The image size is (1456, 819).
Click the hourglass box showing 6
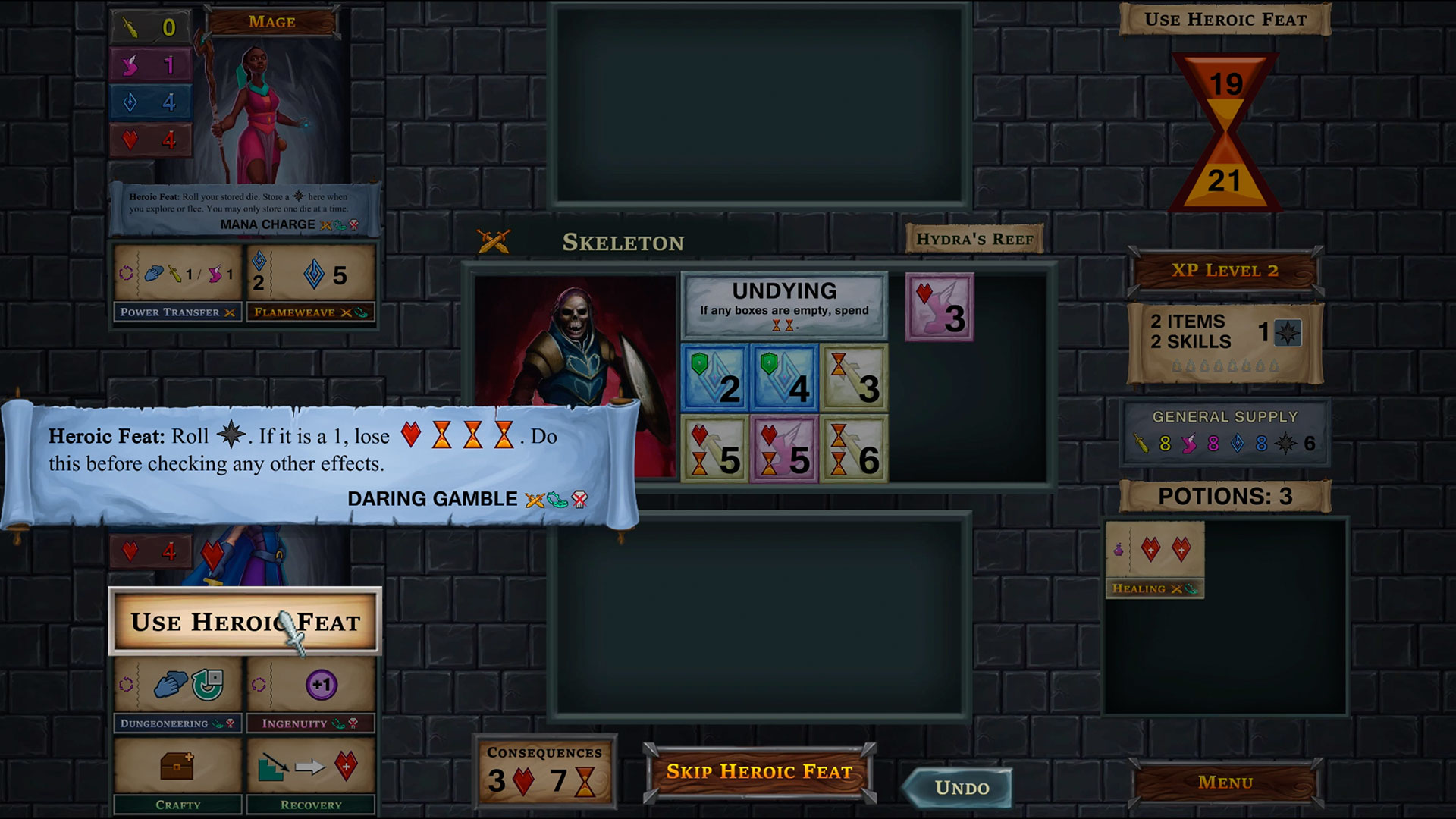(x=853, y=449)
